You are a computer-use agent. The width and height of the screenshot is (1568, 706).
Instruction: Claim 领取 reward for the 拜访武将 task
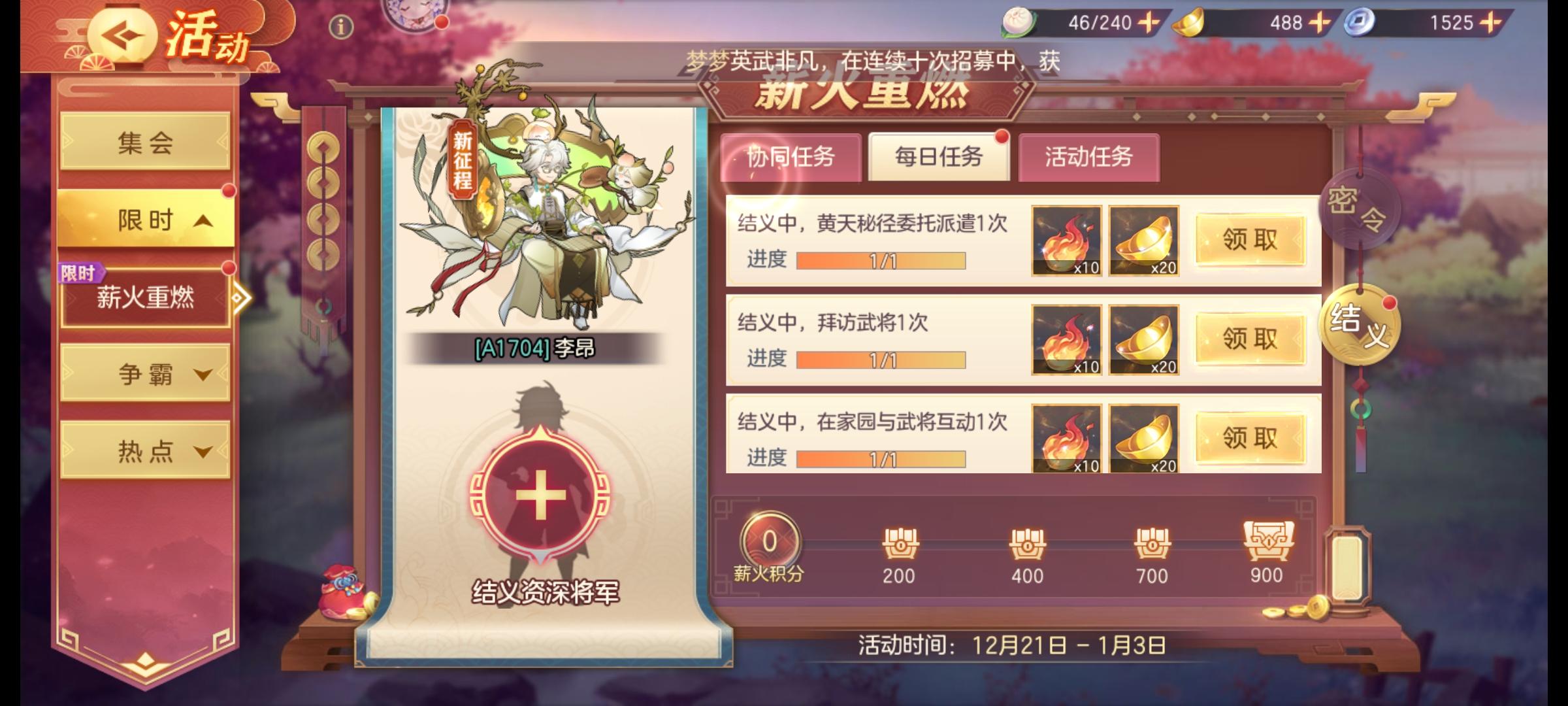[x=1250, y=339]
